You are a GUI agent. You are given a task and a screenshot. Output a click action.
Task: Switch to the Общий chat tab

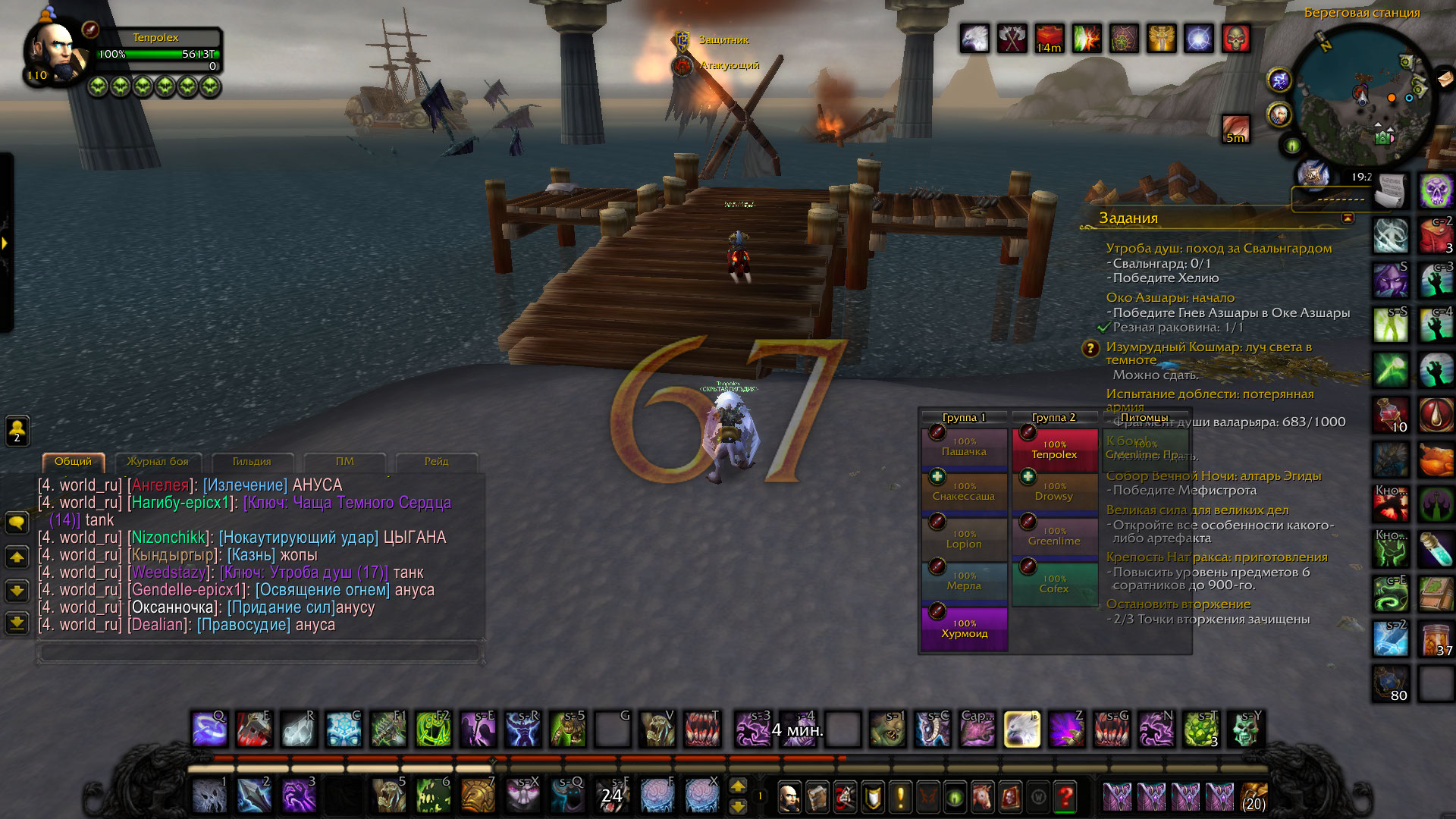tap(73, 462)
